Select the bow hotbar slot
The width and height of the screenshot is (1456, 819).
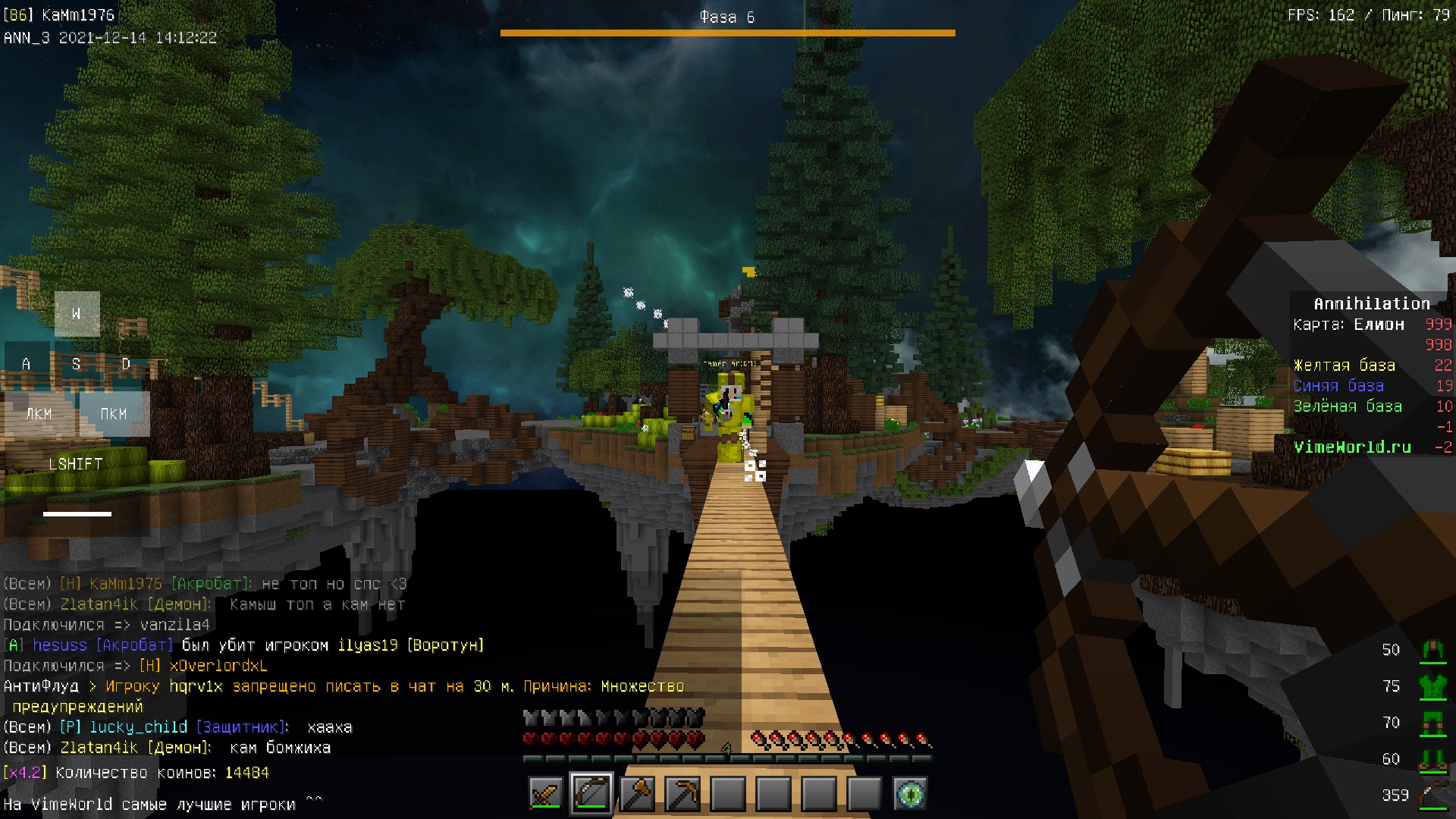coord(591,794)
